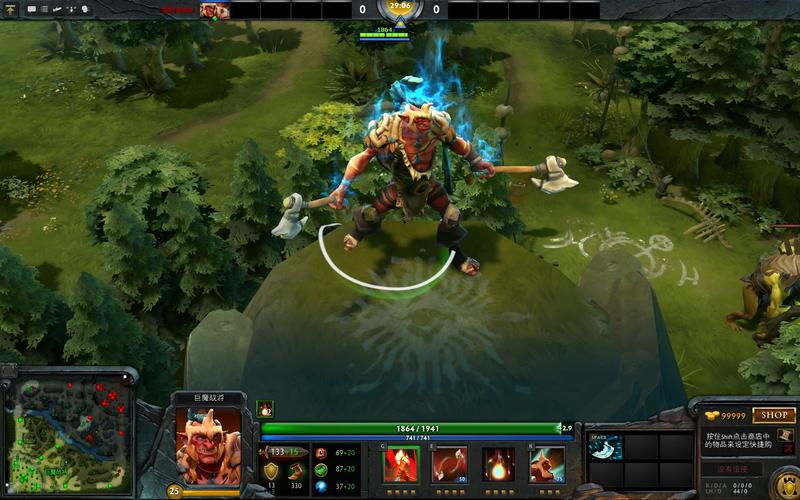Screen dimensions: 800x500
Task: Activate the Whirling Axes ability
Action: [449, 464]
